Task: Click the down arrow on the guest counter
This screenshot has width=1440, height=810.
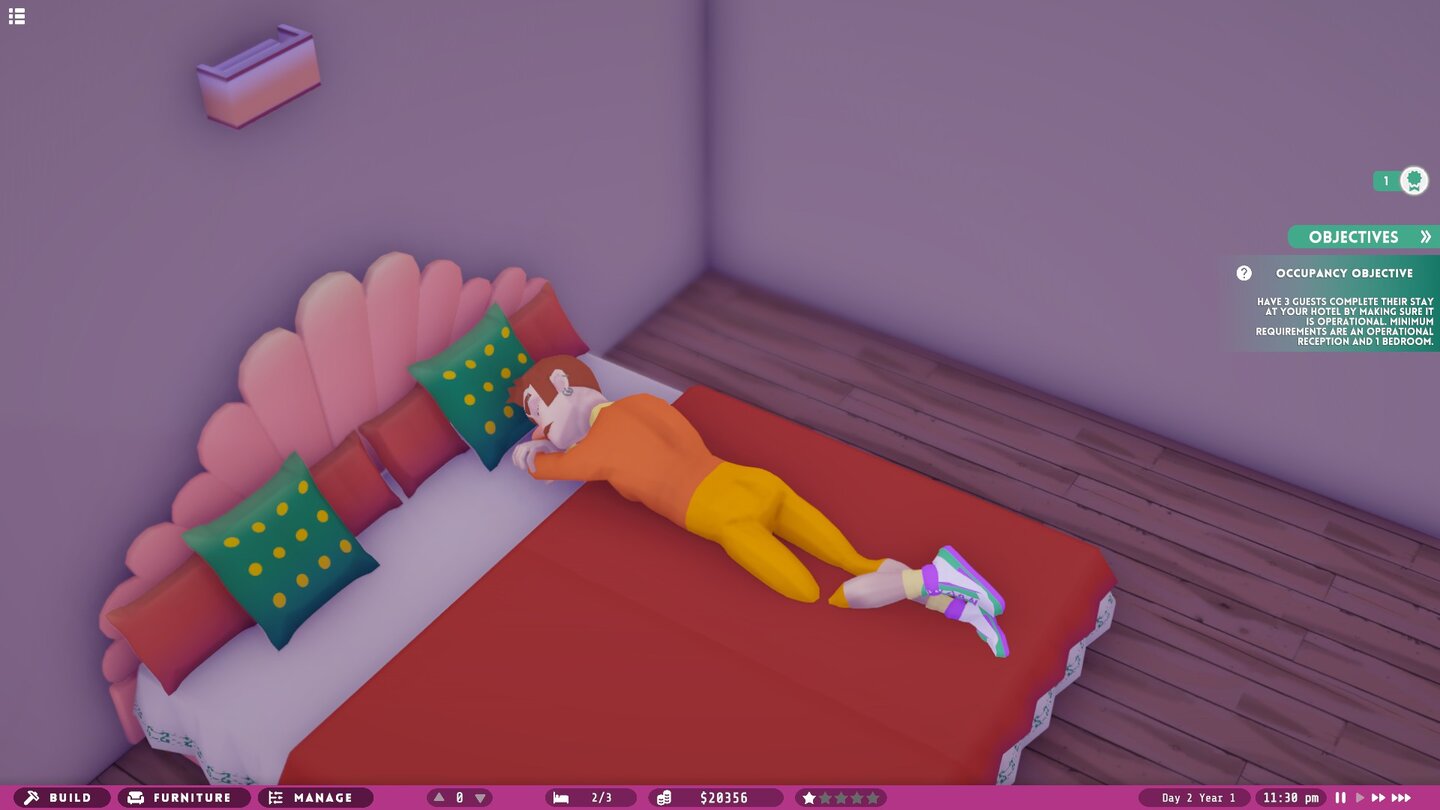Action: click(x=480, y=797)
